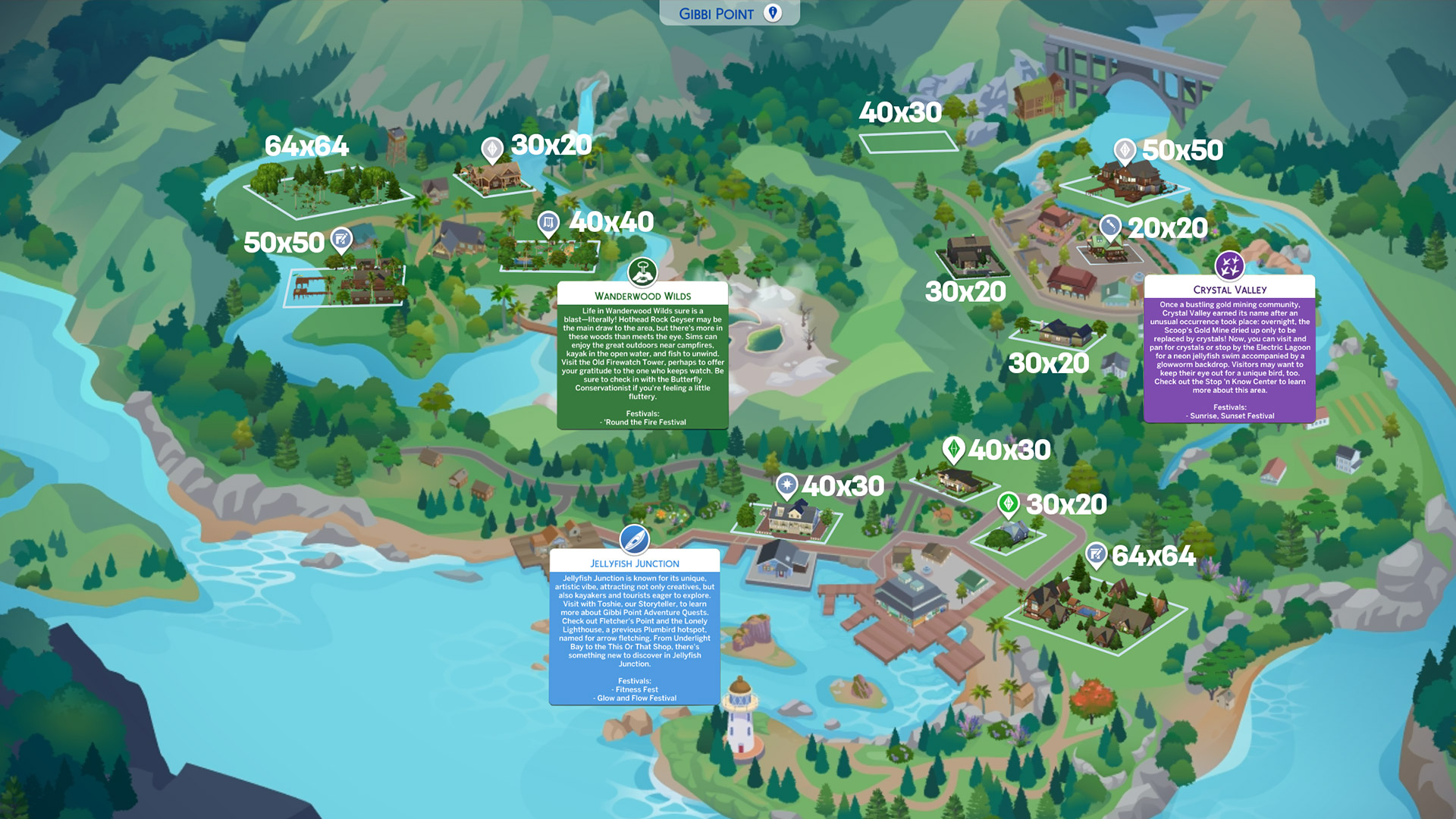The width and height of the screenshot is (1456, 819).
Task: Click the Sunrise, Sunset Festival entry
Action: 1228,416
